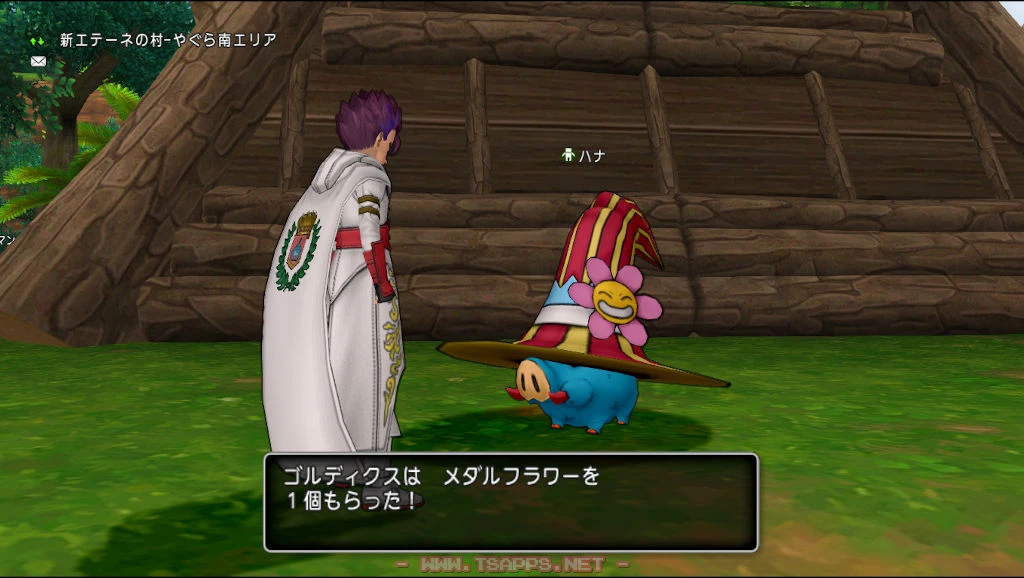Select the ハナ NPC name tag
This screenshot has height=578, width=1024.
tap(585, 156)
